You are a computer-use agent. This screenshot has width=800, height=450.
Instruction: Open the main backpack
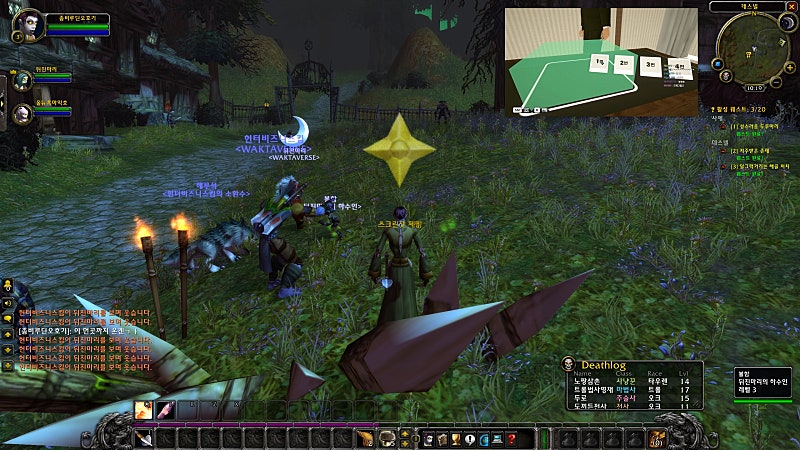[656, 437]
